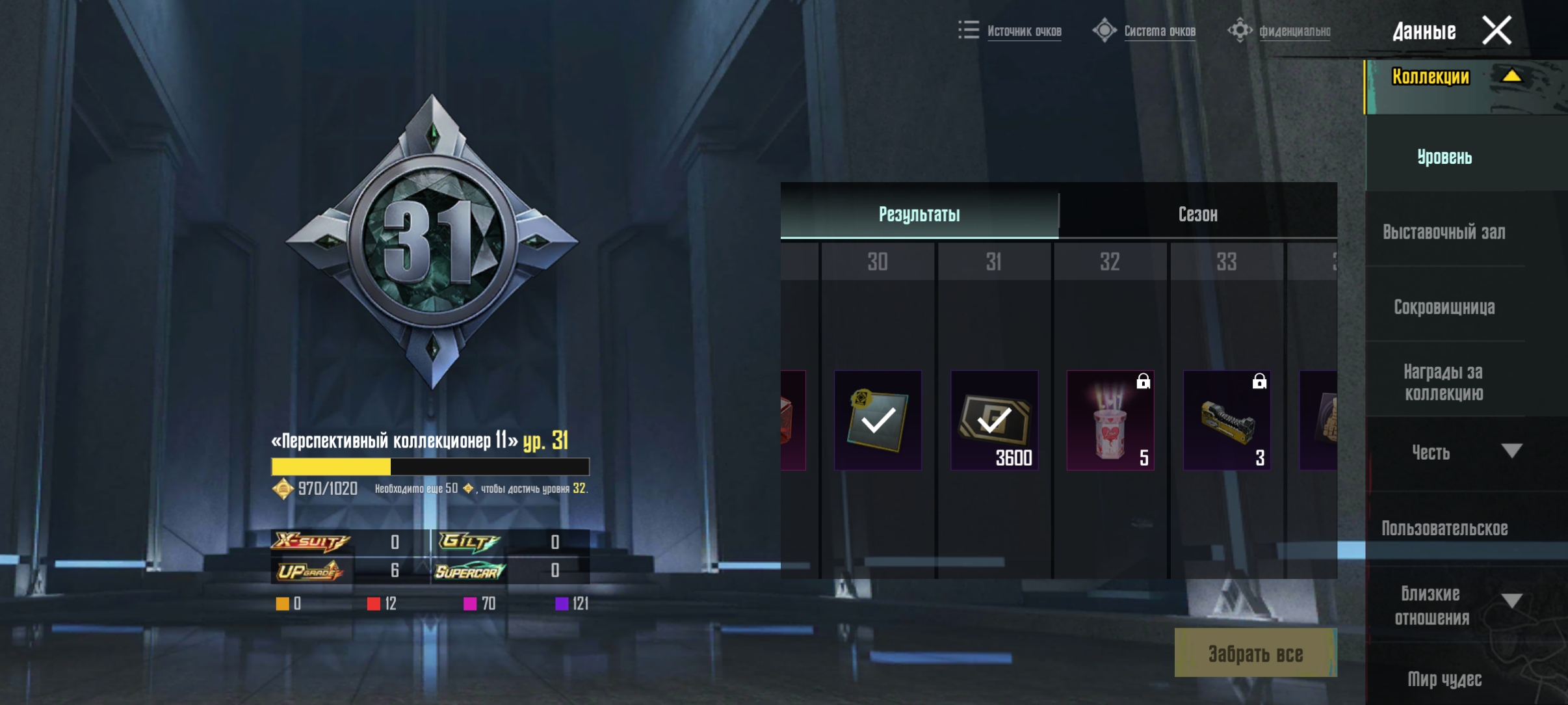Select the locked level 33 reward tile
Screen dimensions: 1568x705
pyautogui.click(x=1227, y=420)
